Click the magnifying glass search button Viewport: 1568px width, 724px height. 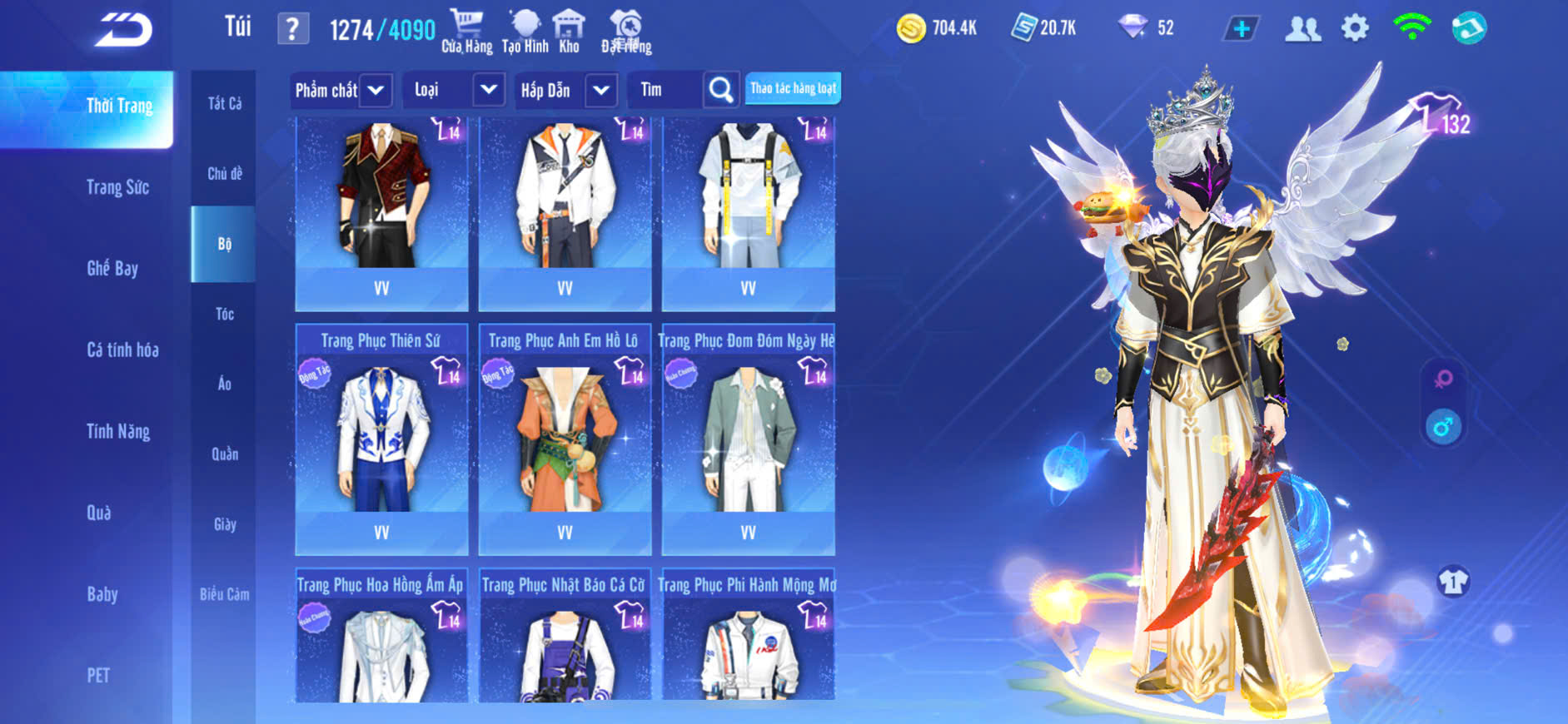tap(721, 89)
